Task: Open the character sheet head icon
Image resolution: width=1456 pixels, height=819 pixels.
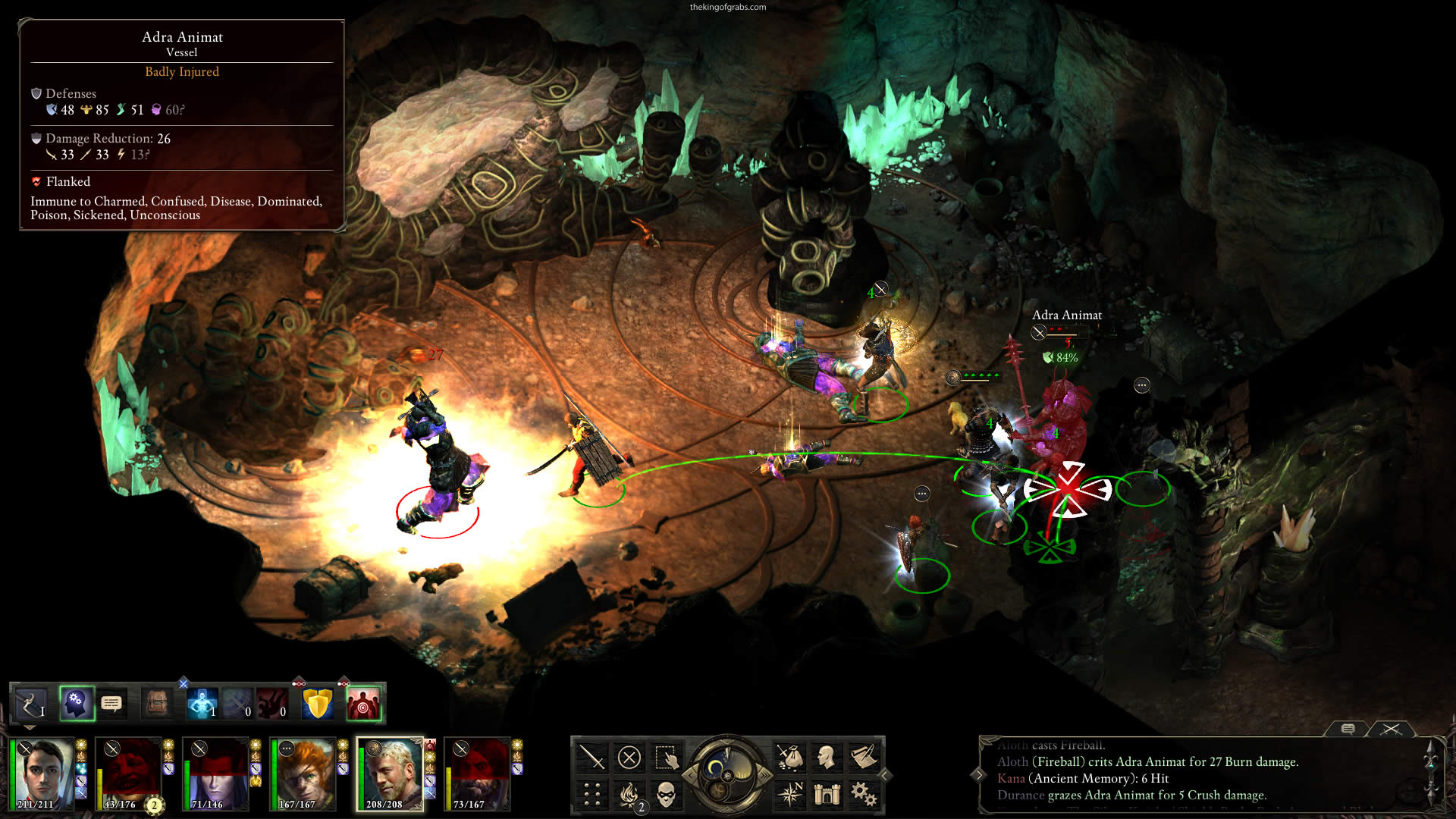Action: tap(827, 758)
